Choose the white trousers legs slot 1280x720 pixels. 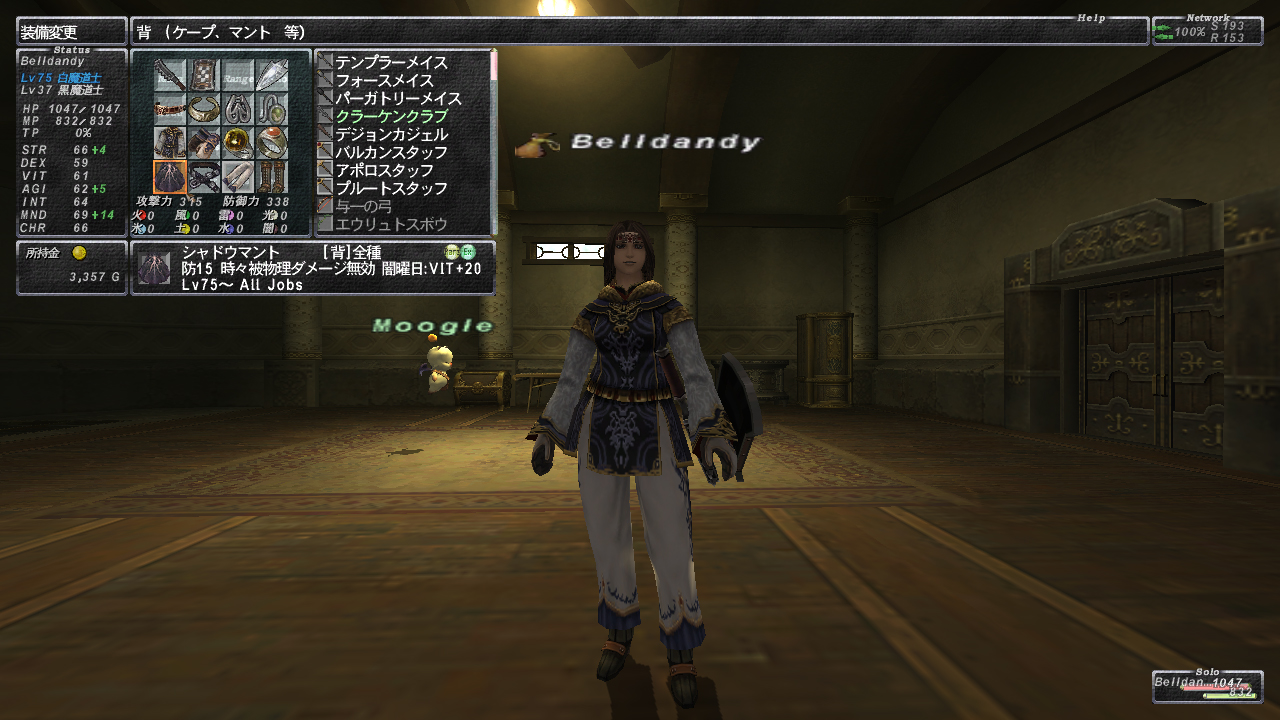238,177
